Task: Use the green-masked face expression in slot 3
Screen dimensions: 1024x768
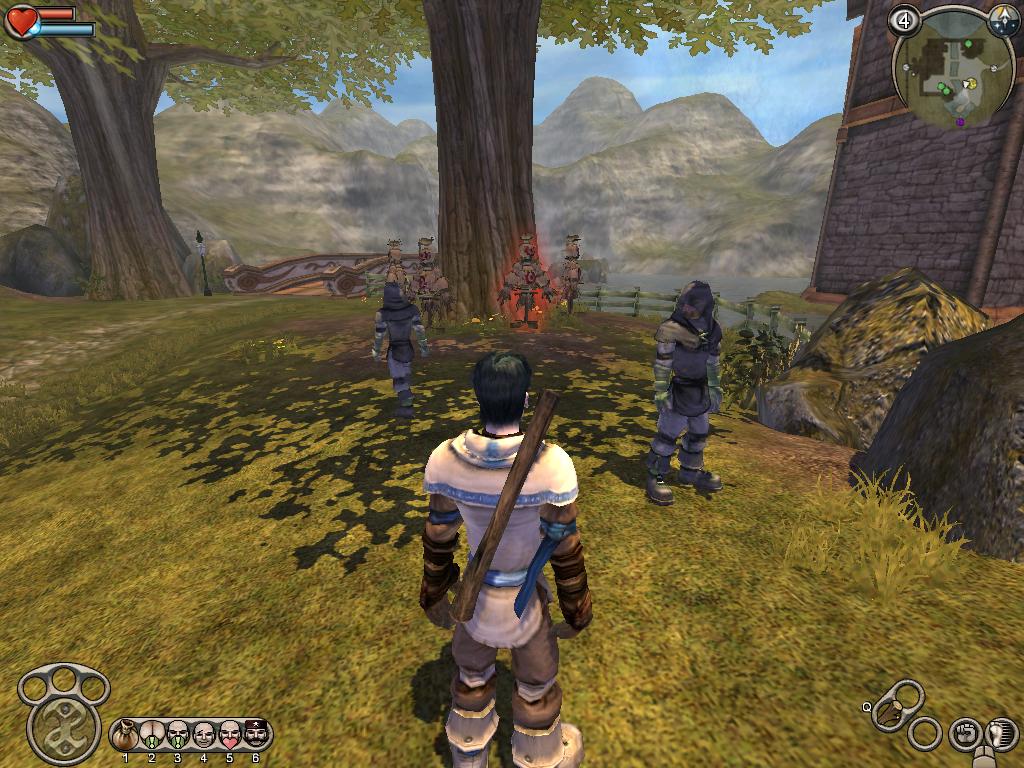Action: point(178,736)
